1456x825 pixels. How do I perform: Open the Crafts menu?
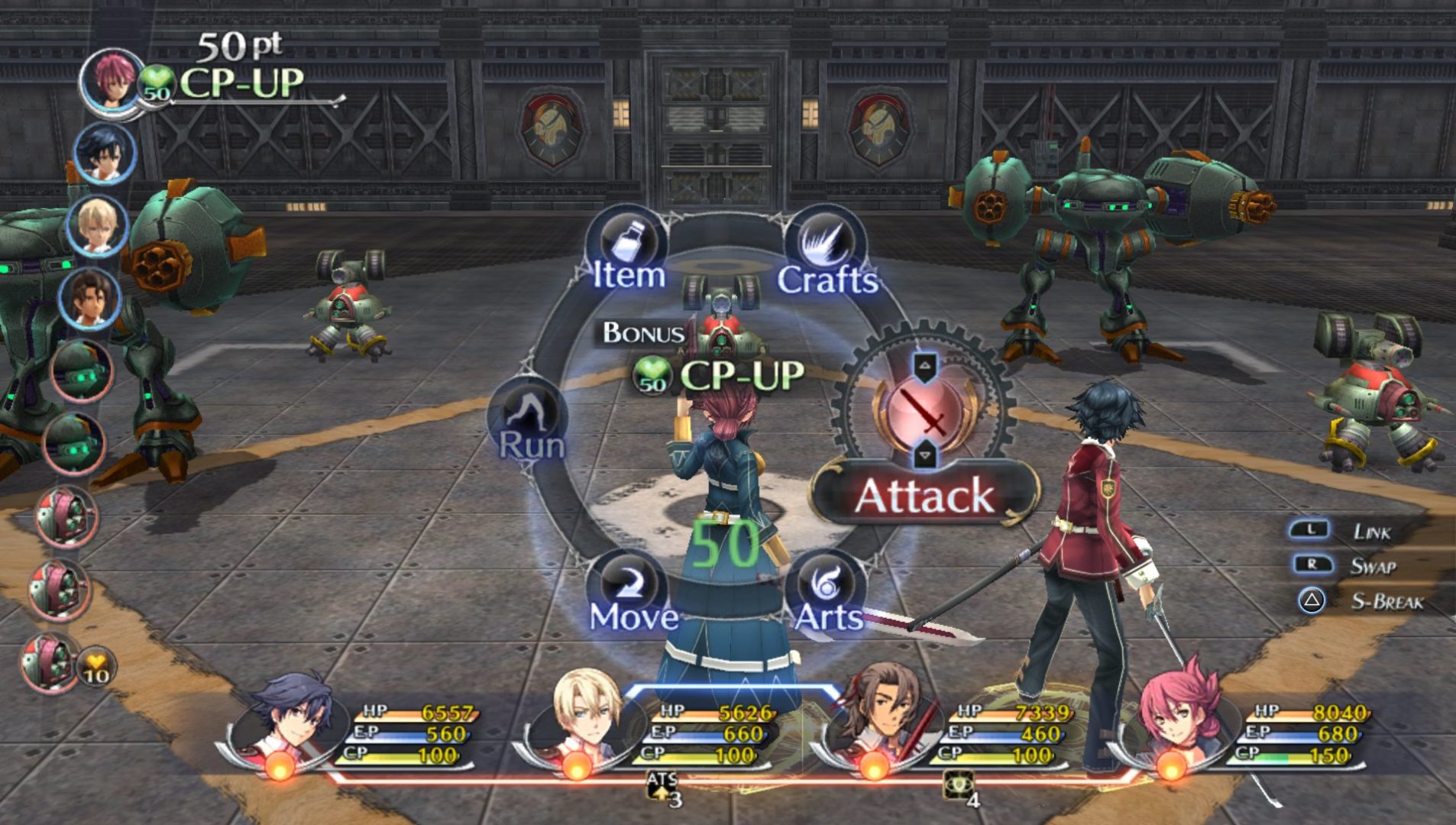[827, 256]
